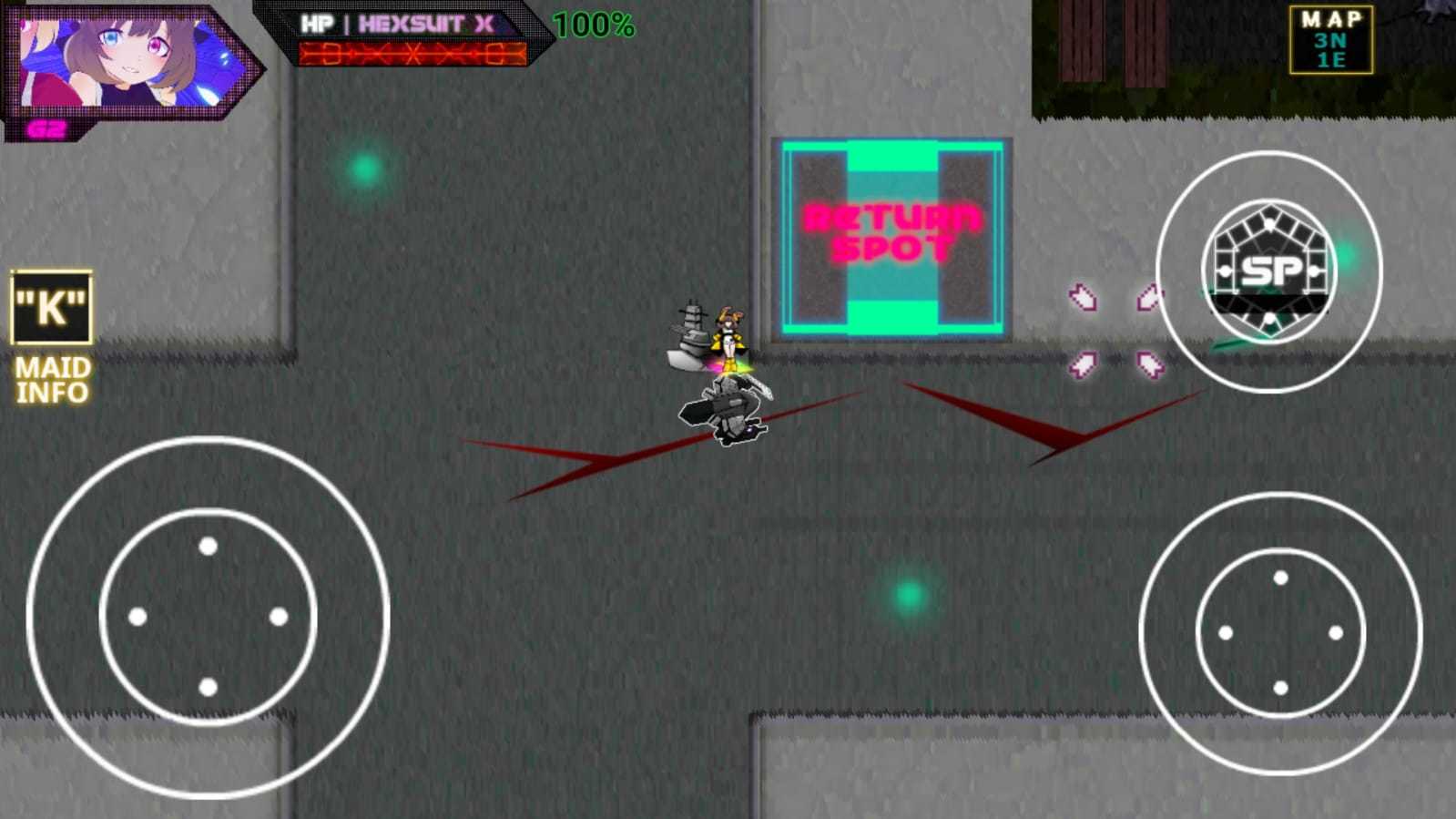The image size is (1456, 819).
Task: Tap the Return Spot teleport pad
Action: [x=893, y=234]
